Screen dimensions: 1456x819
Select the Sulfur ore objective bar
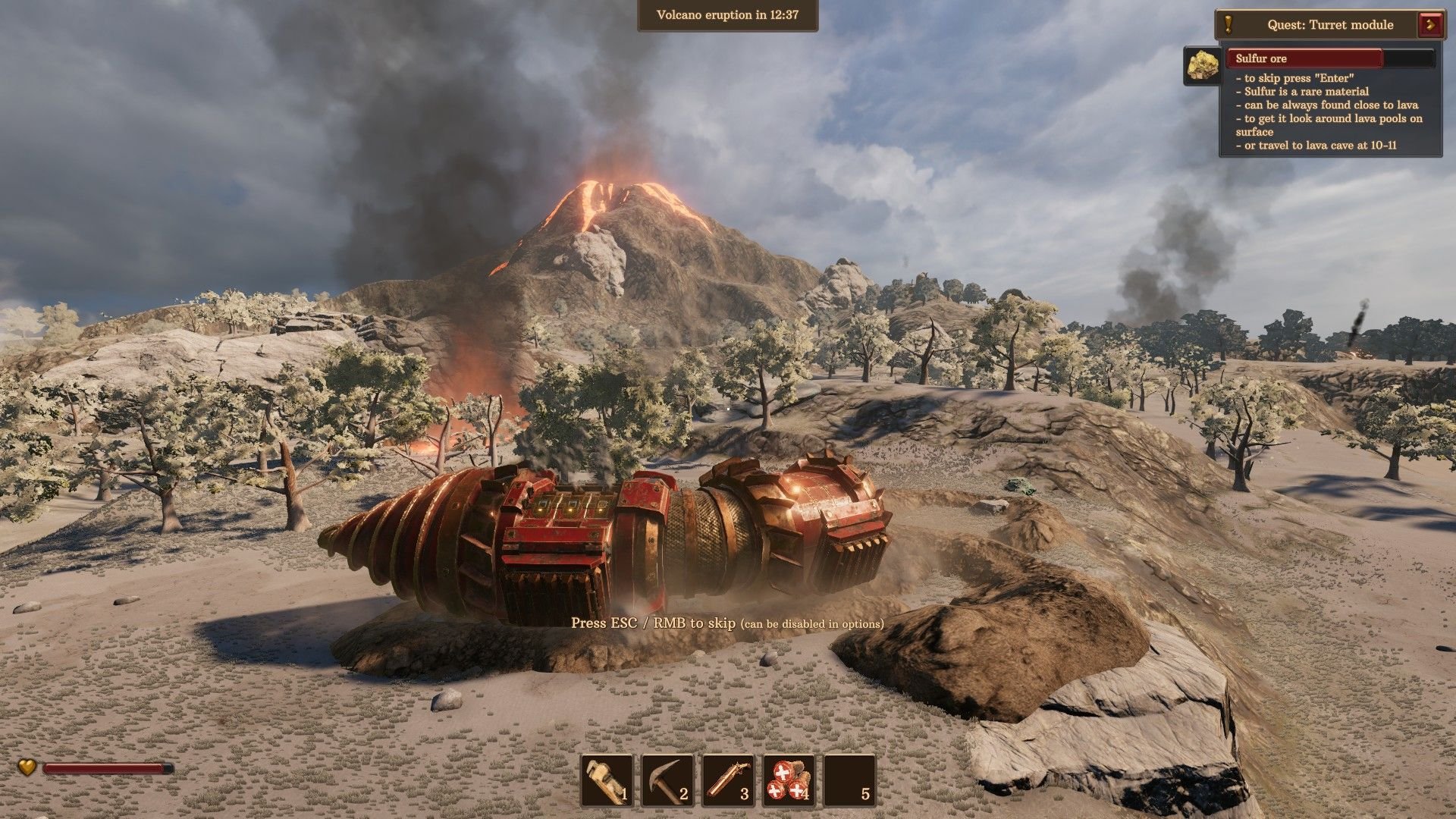1330,58
